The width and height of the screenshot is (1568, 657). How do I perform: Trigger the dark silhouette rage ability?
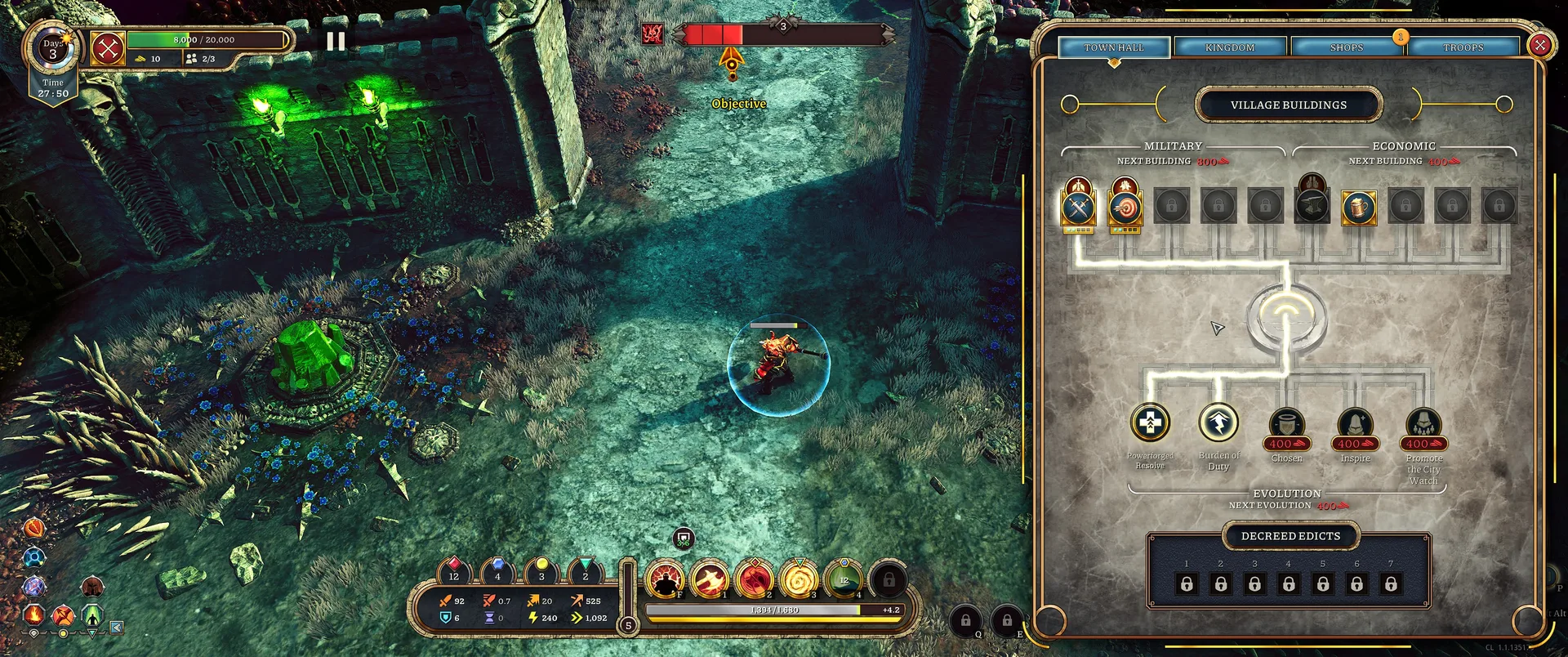point(666,579)
